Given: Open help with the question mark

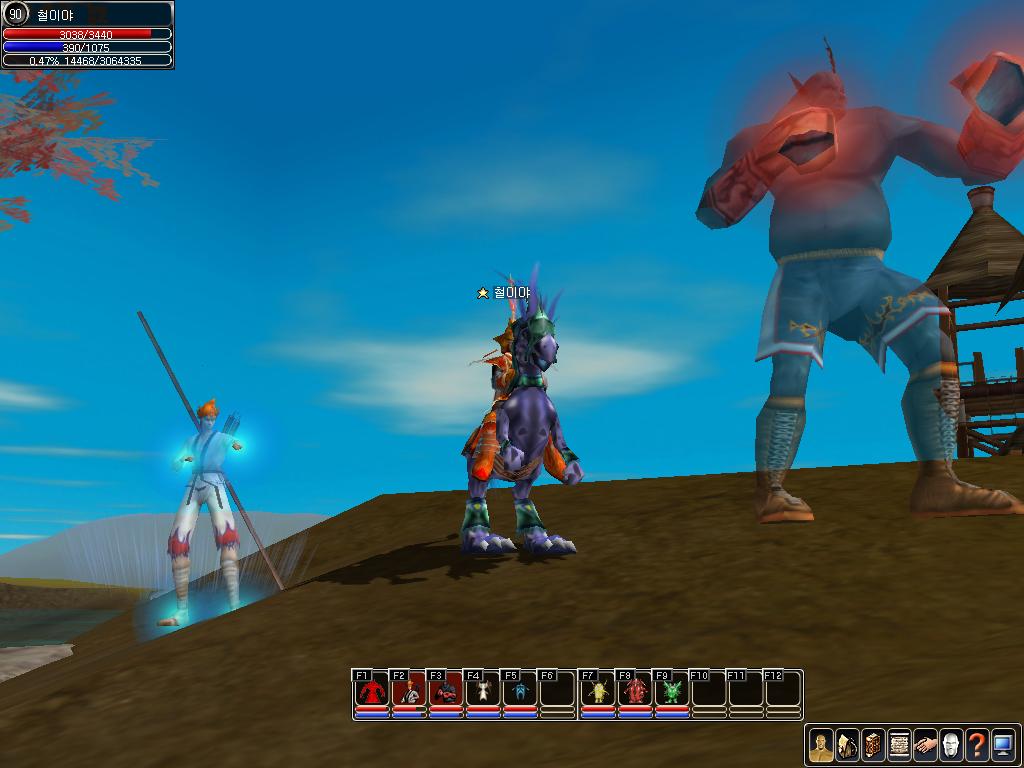Looking at the screenshot, I should (x=977, y=745).
